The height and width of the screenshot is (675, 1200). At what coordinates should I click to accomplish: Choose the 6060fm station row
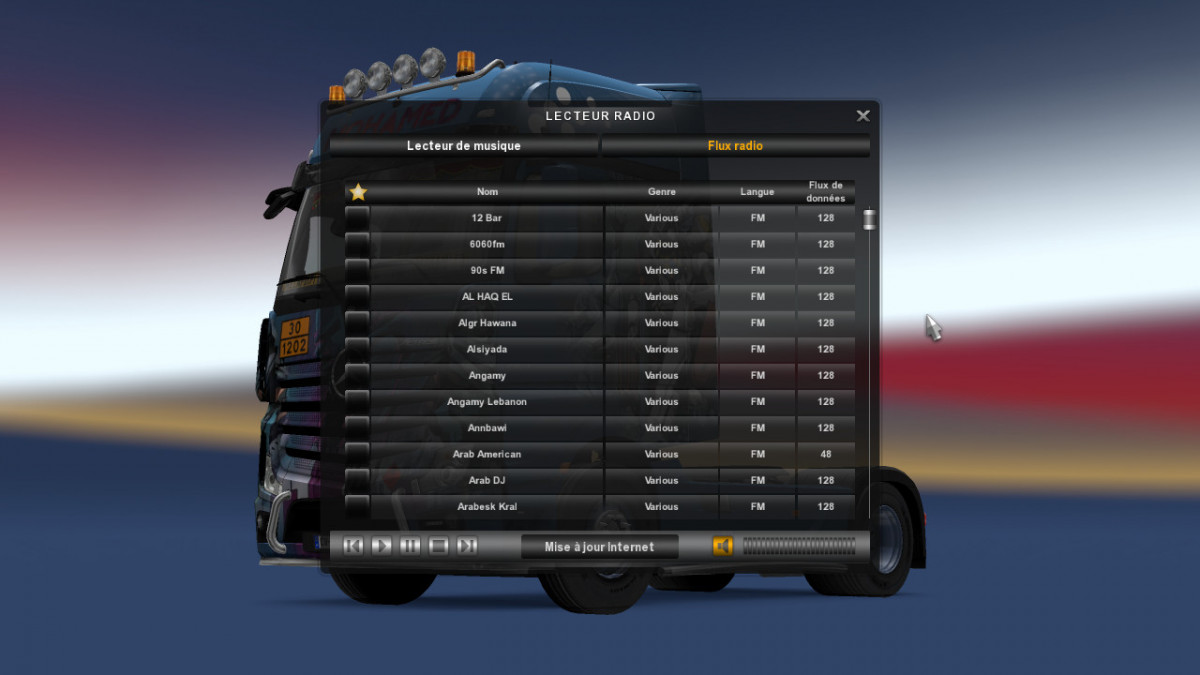tap(487, 244)
